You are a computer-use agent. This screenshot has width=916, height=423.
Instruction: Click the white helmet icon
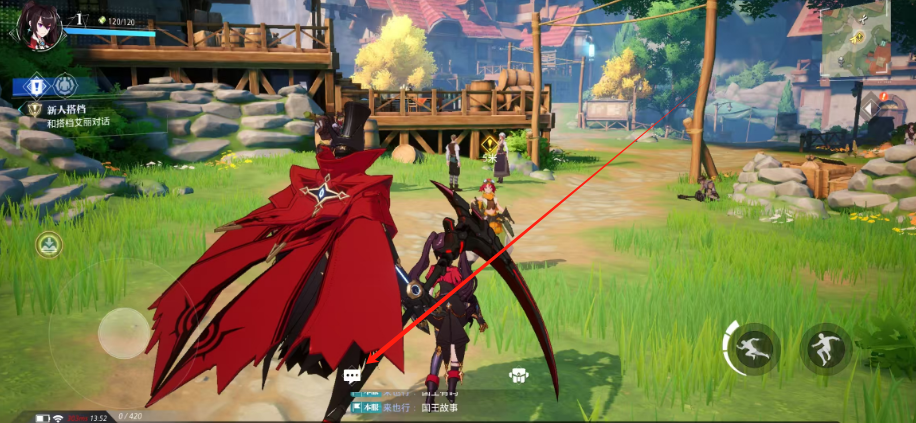[518, 376]
